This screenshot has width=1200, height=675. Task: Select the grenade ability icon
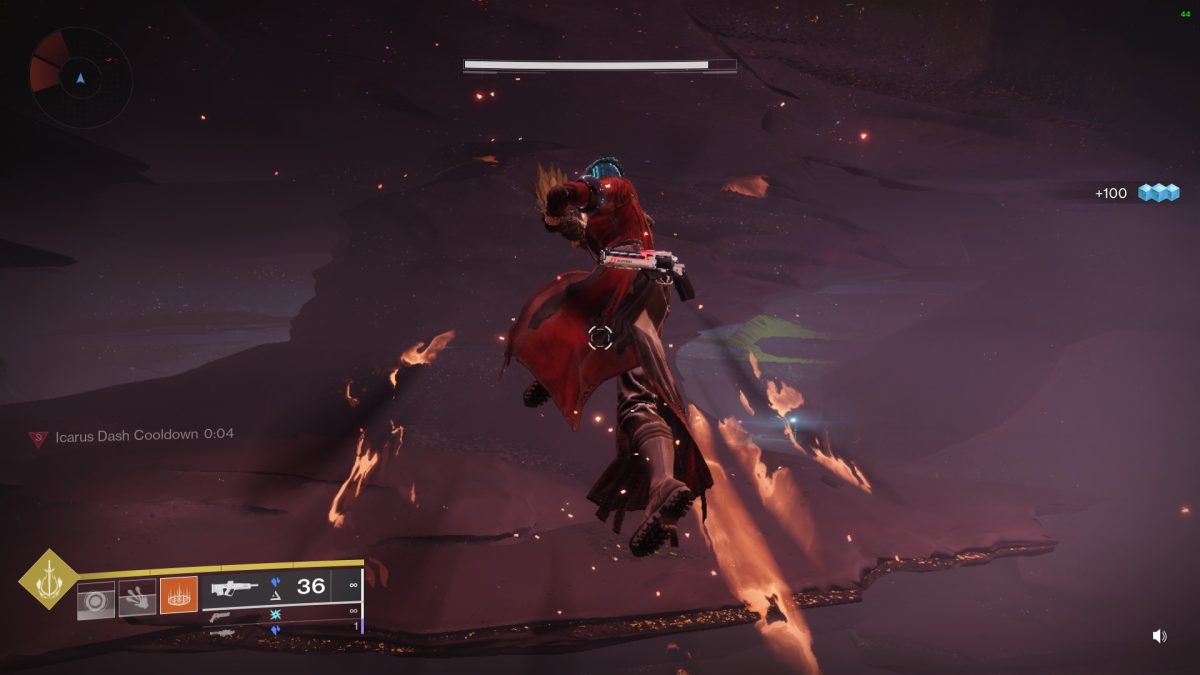[96, 598]
